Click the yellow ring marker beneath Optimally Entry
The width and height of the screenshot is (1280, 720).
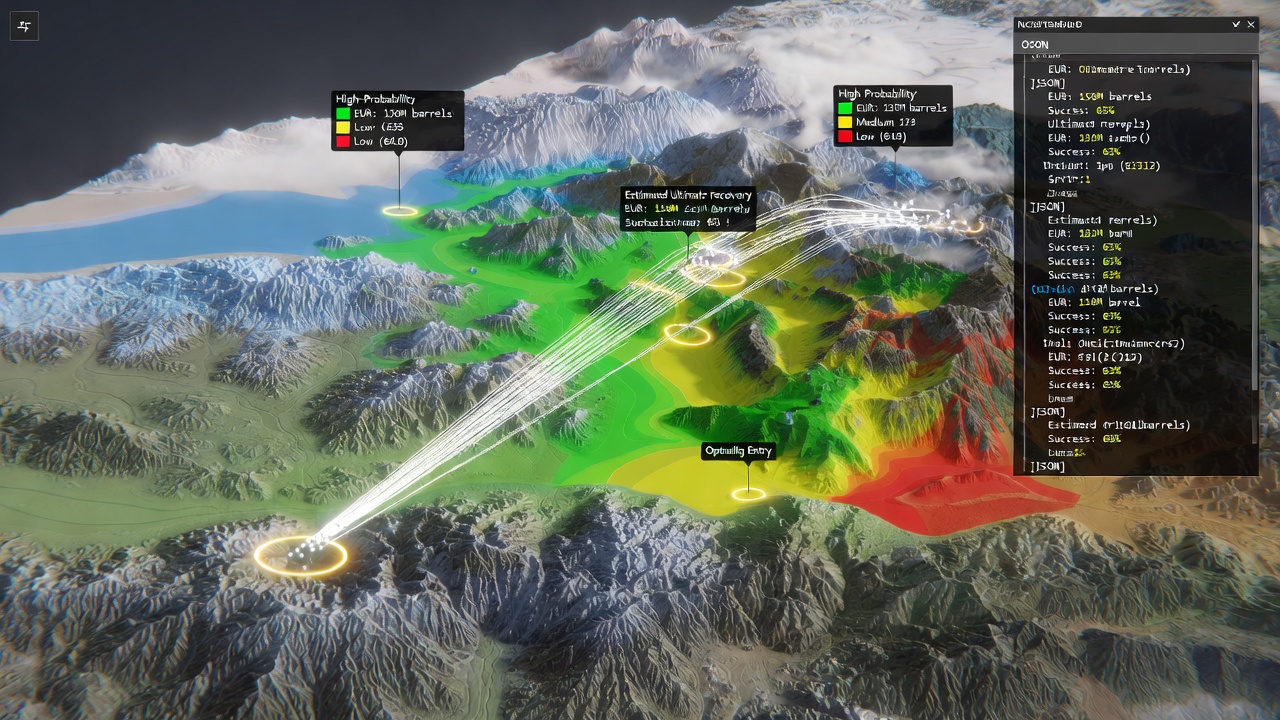tap(748, 494)
